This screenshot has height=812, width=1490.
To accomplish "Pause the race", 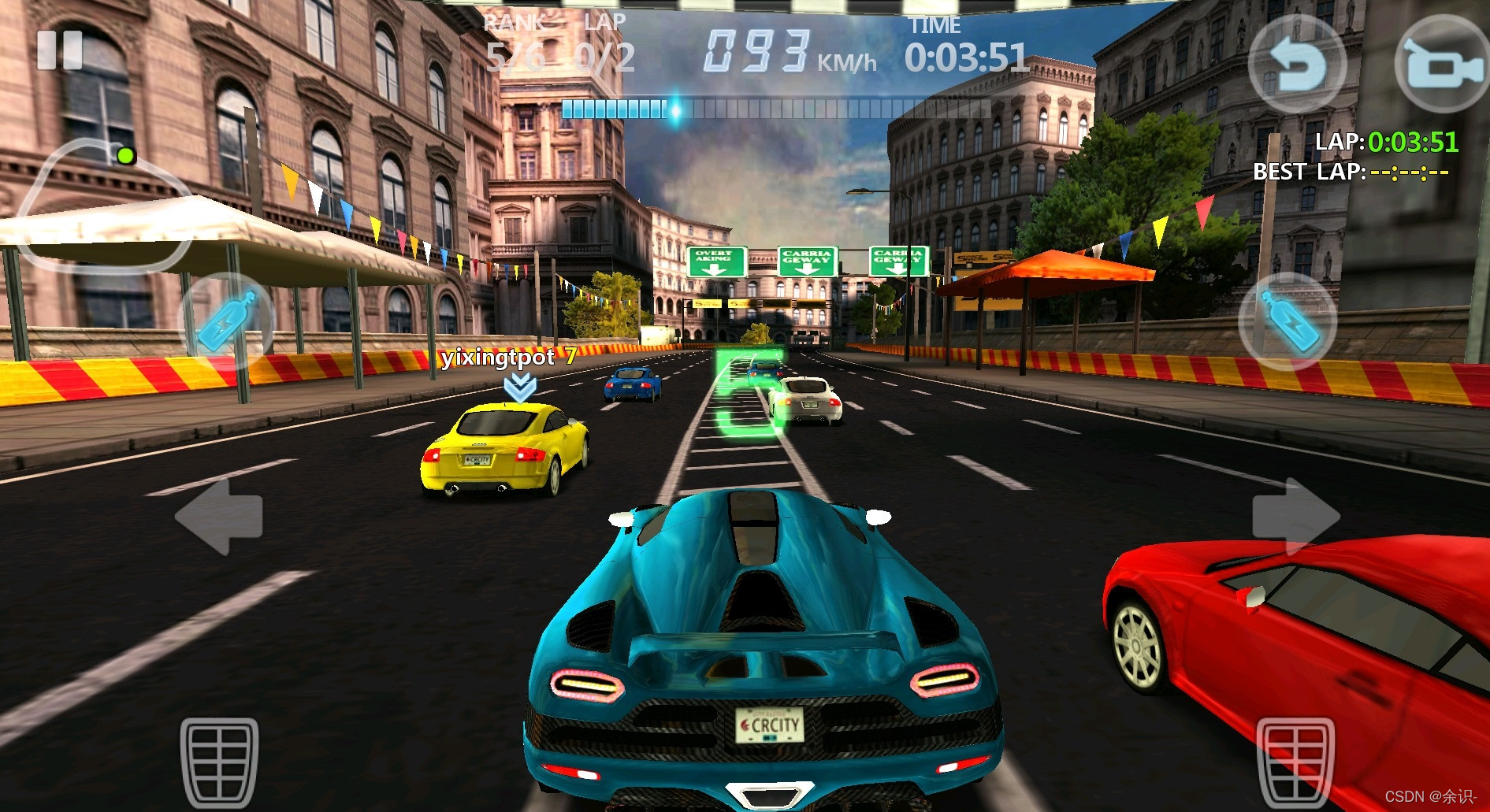I will (x=60, y=51).
